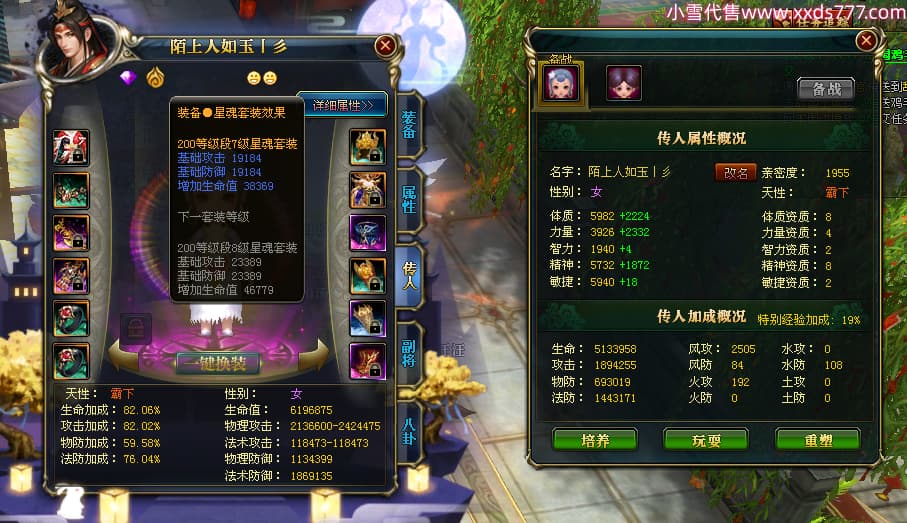This screenshot has height=523, width=907.
Task: Click the 备战 standby button
Action: pos(825,88)
